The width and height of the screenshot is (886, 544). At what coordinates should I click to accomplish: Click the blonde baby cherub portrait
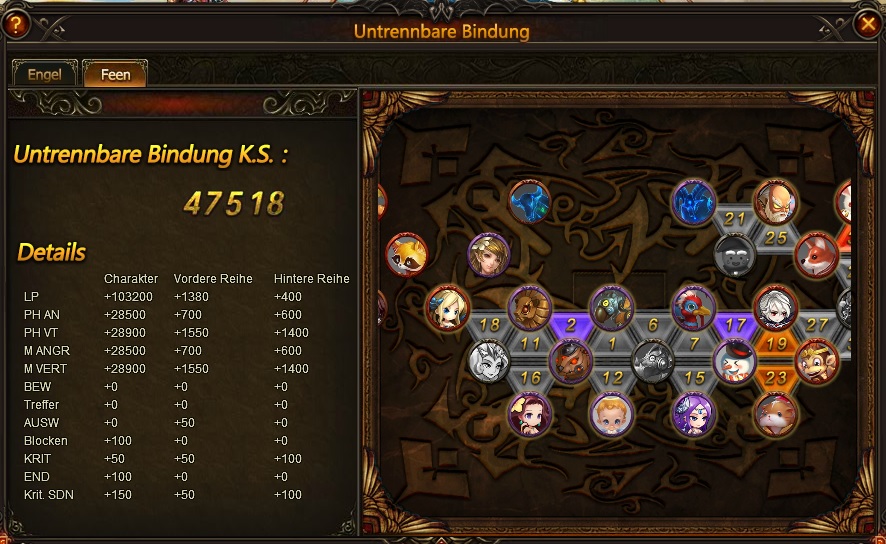tap(611, 414)
